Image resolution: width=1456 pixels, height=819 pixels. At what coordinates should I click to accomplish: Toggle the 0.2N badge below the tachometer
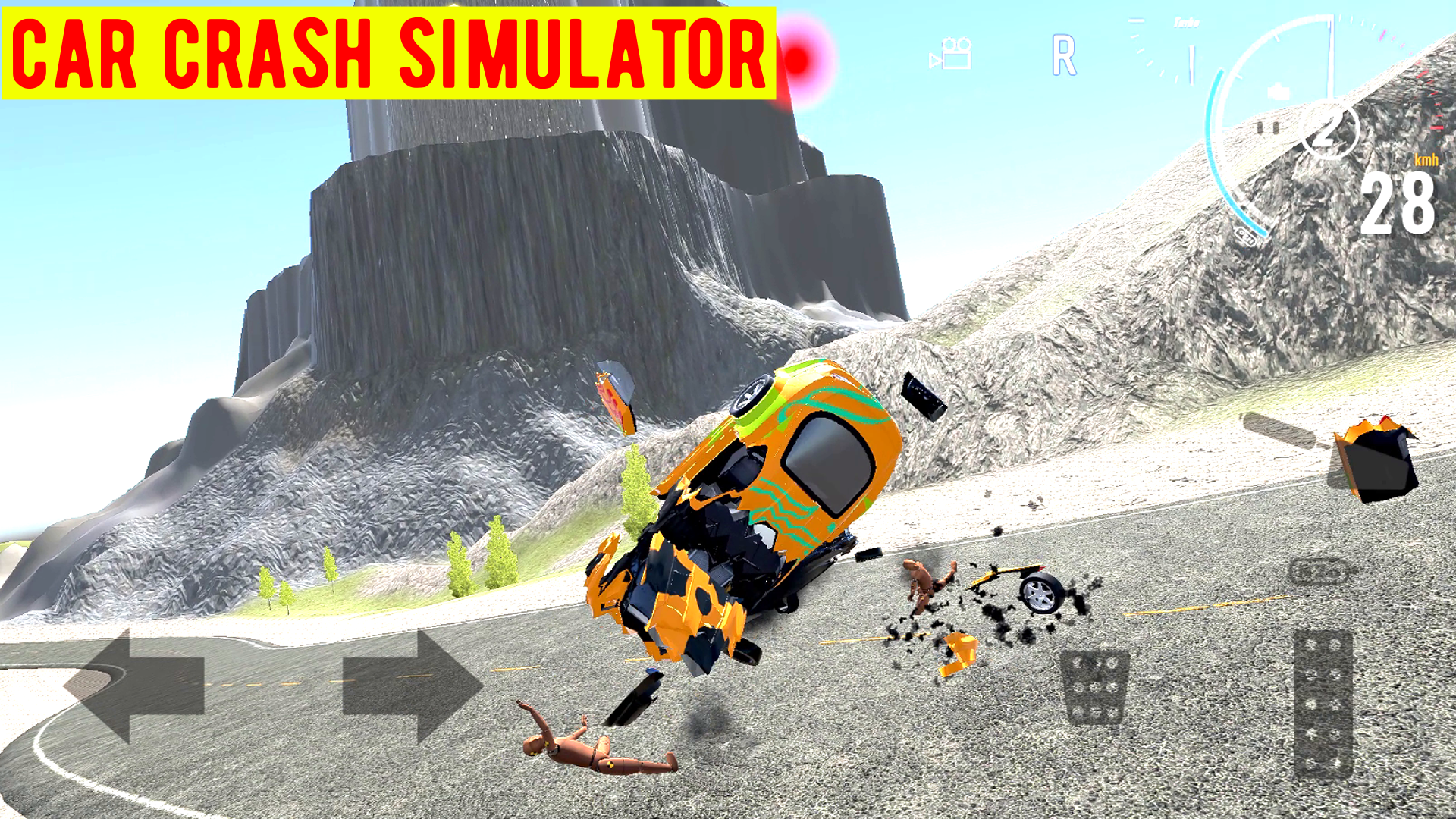[1245, 236]
